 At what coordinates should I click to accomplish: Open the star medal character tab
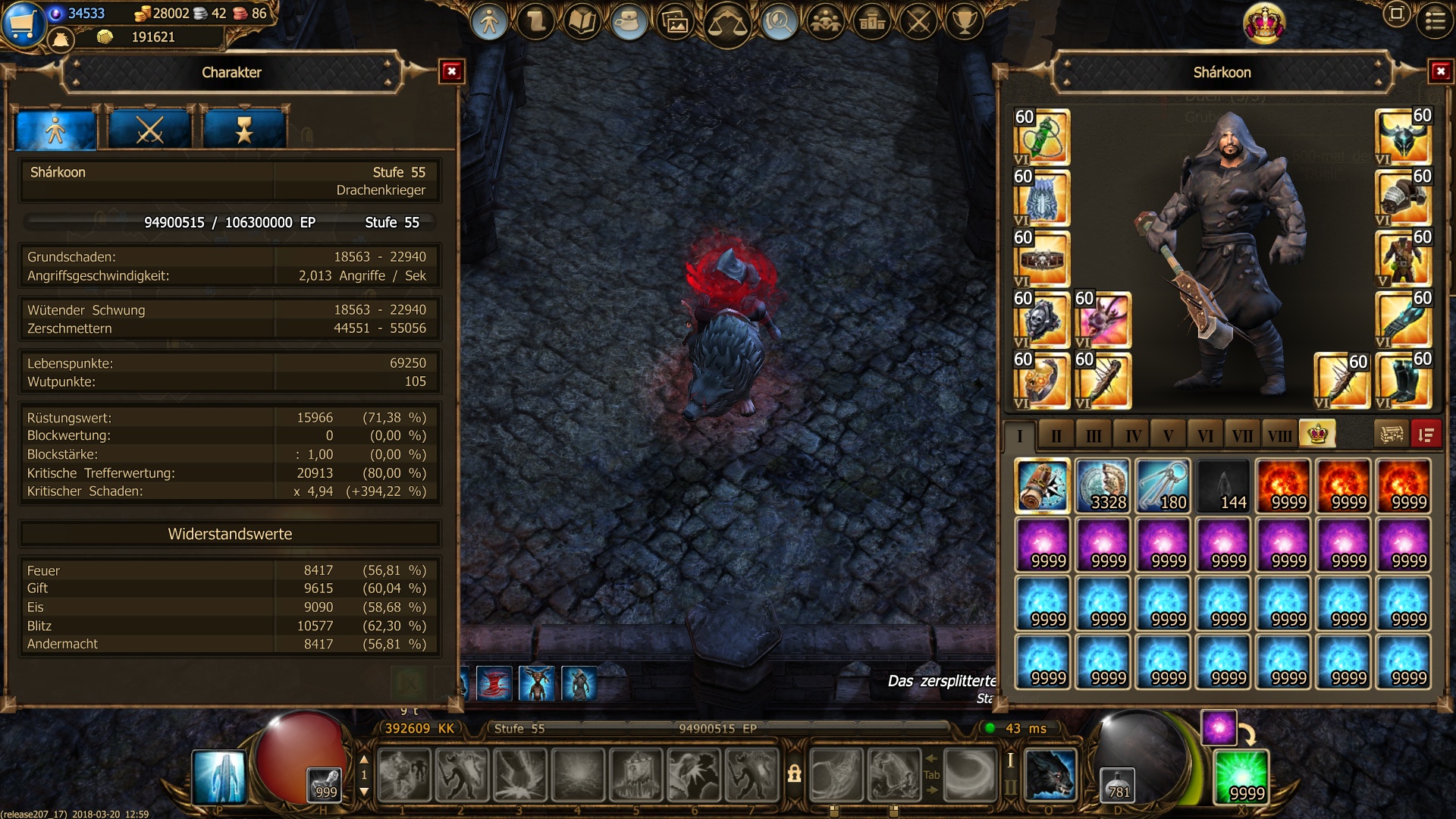click(x=244, y=130)
